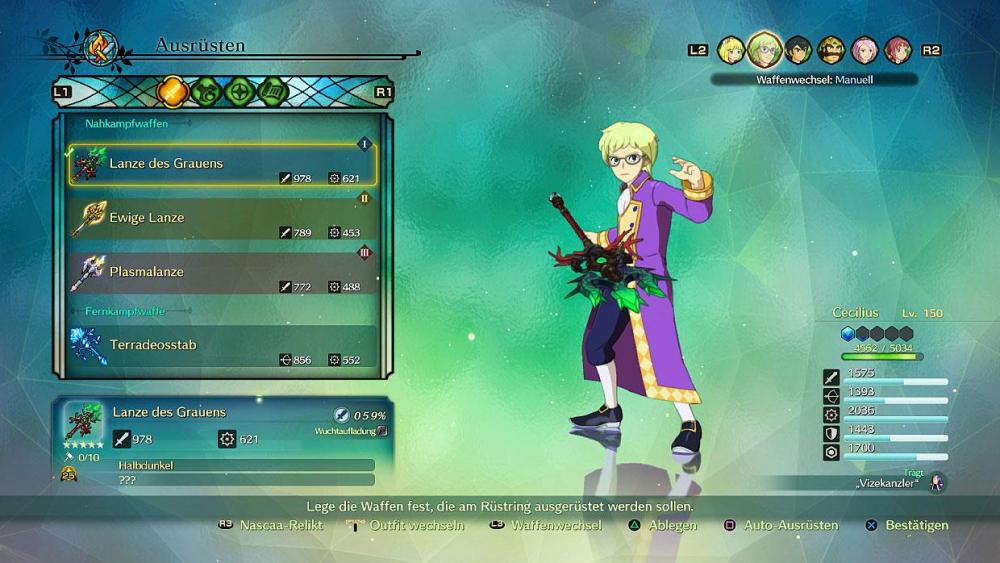Choose the Cecilius portrait with glasses

click(x=765, y=49)
